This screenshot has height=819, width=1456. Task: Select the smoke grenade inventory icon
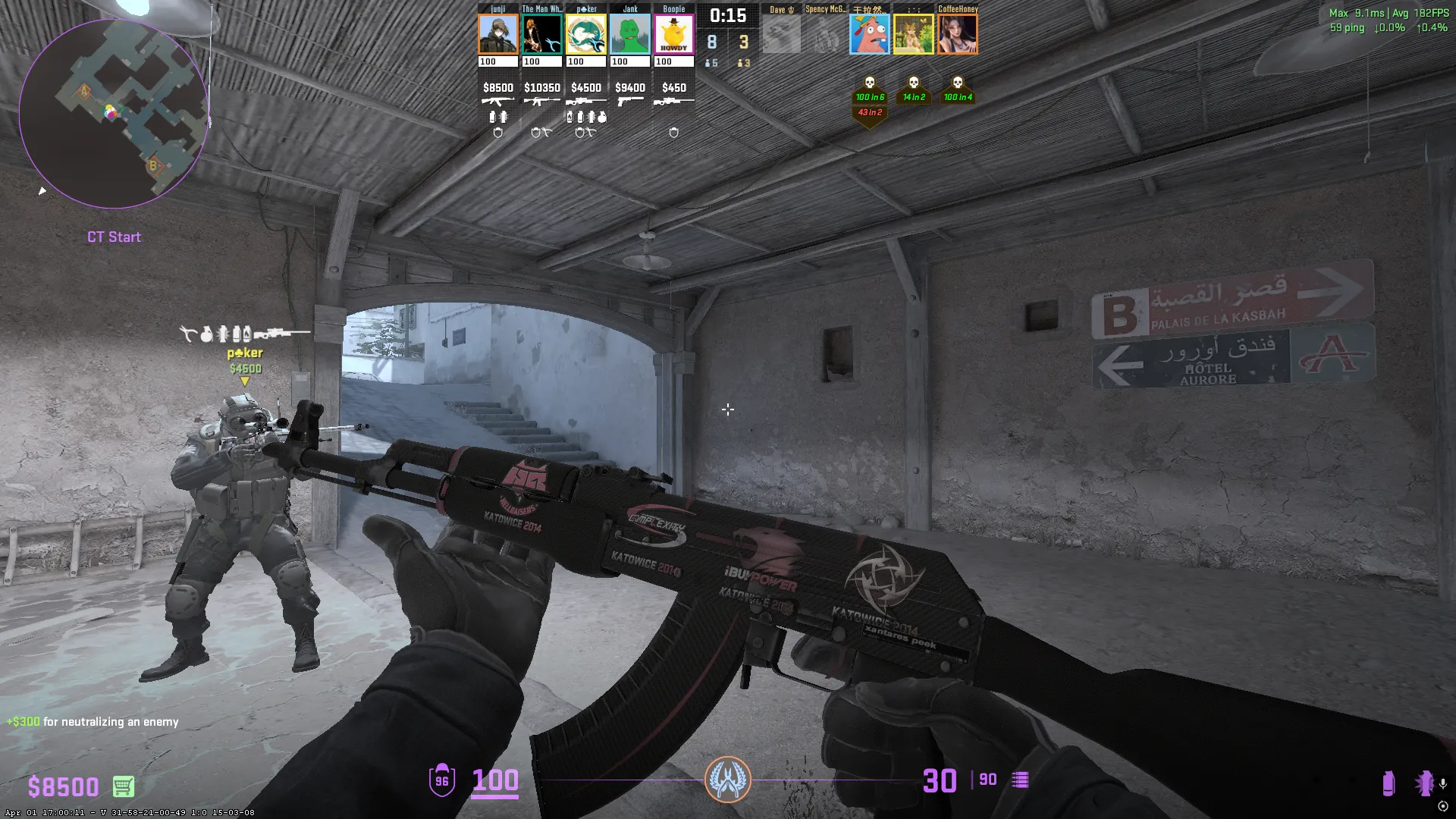[x=1389, y=783]
